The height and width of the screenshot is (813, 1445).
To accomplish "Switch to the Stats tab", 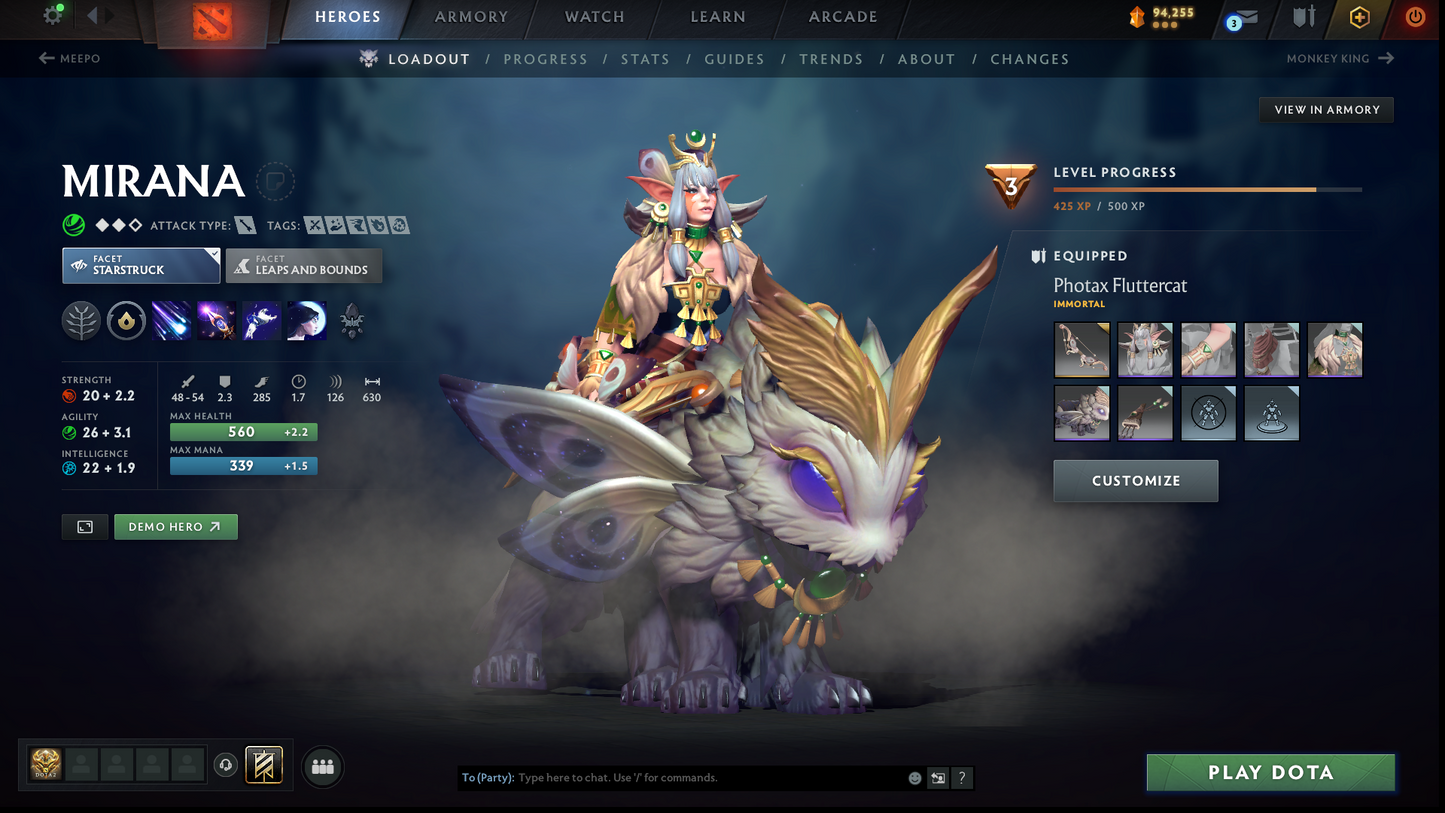I will (x=645, y=59).
